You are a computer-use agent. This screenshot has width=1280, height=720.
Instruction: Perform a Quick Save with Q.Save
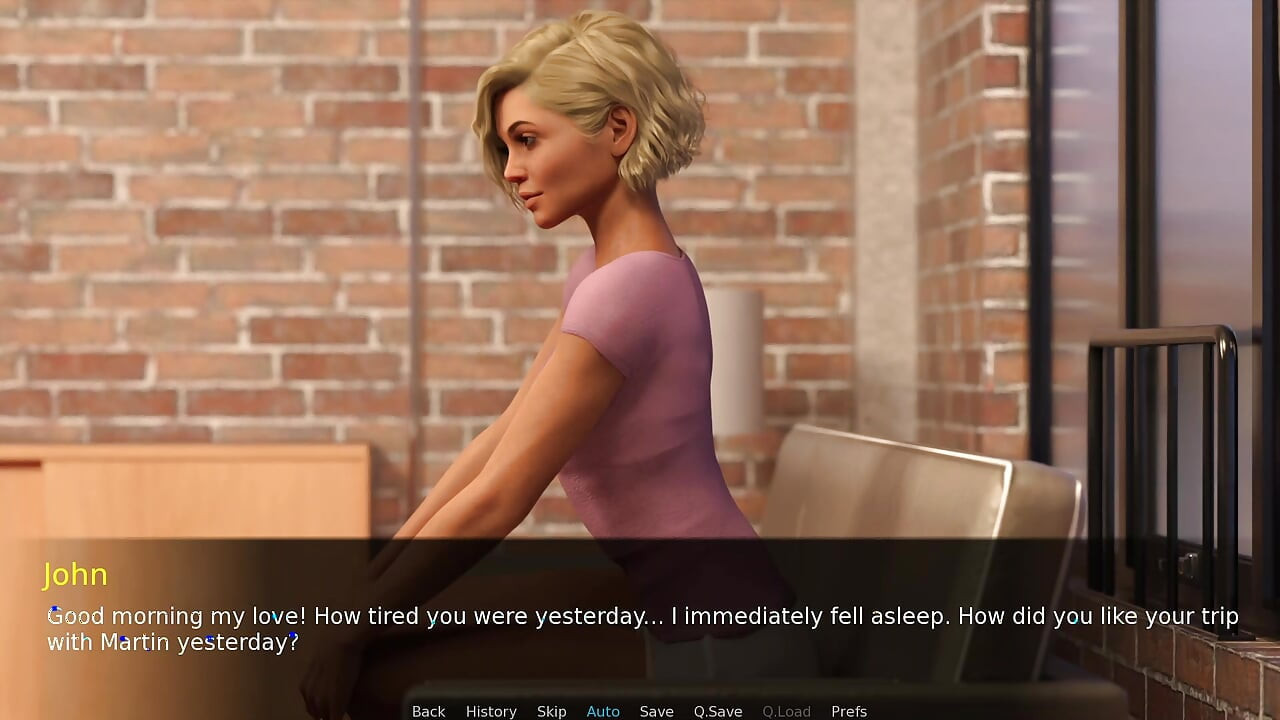[x=717, y=711]
